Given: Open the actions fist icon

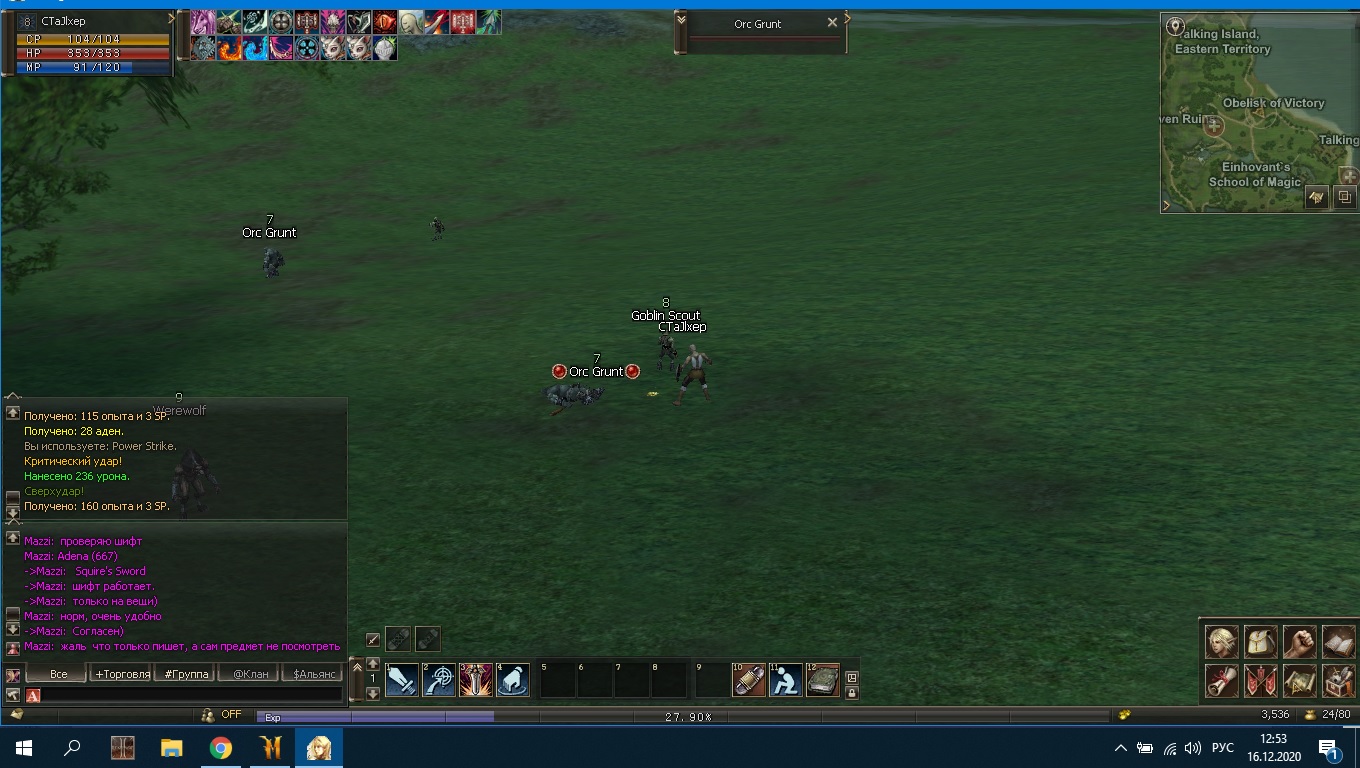Looking at the screenshot, I should [1299, 642].
